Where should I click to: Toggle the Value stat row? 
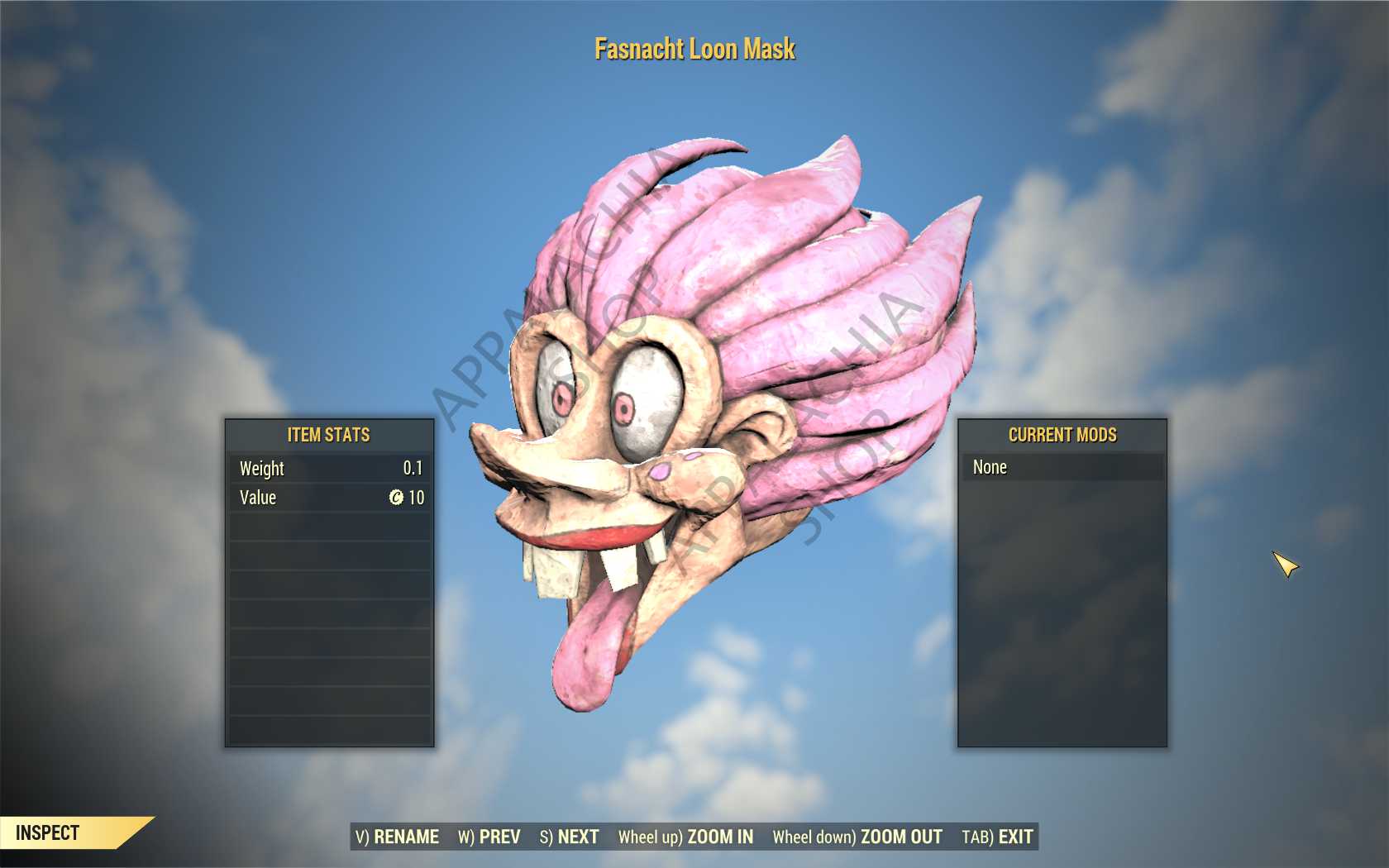[328, 498]
